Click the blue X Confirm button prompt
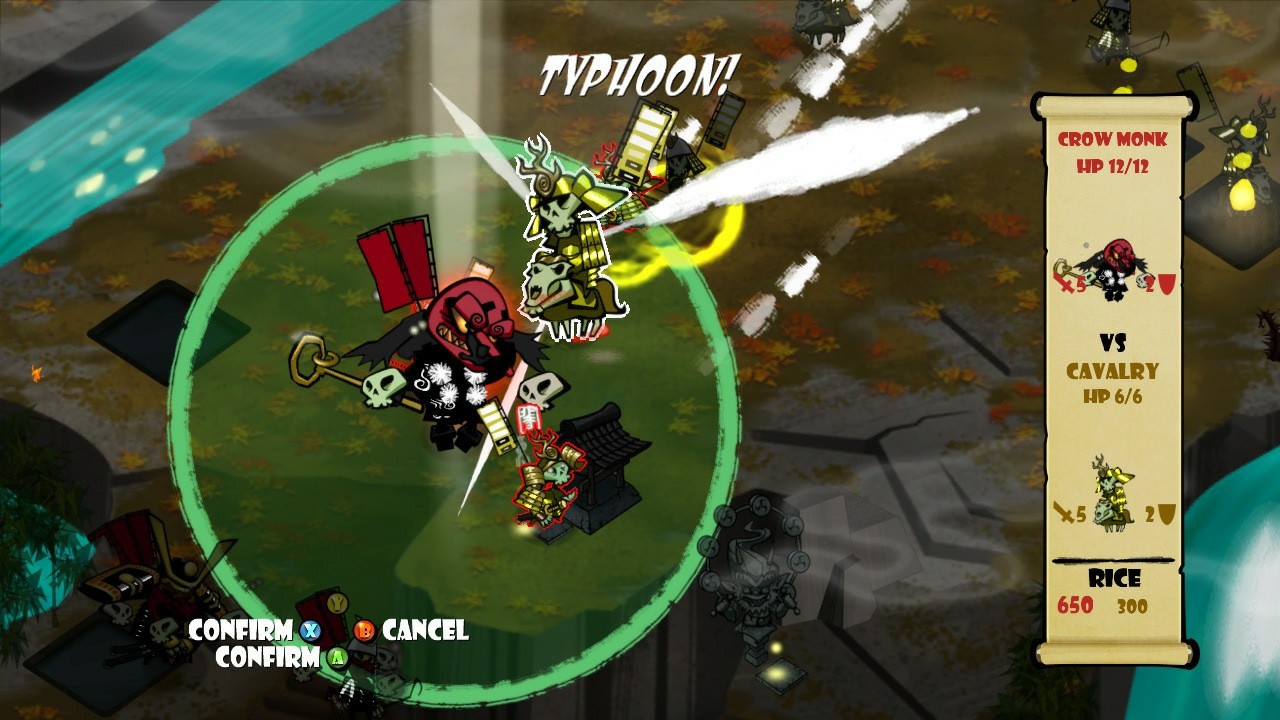The height and width of the screenshot is (720, 1280). 311,631
